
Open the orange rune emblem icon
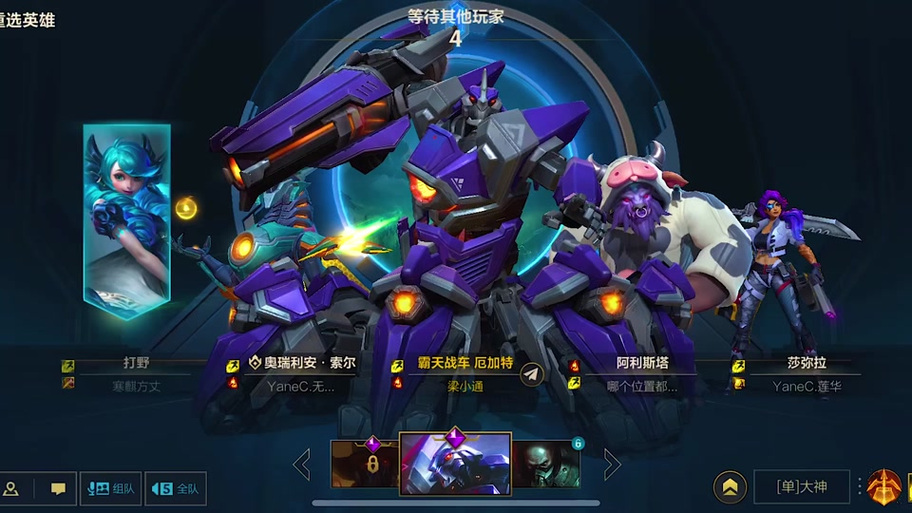point(884,487)
